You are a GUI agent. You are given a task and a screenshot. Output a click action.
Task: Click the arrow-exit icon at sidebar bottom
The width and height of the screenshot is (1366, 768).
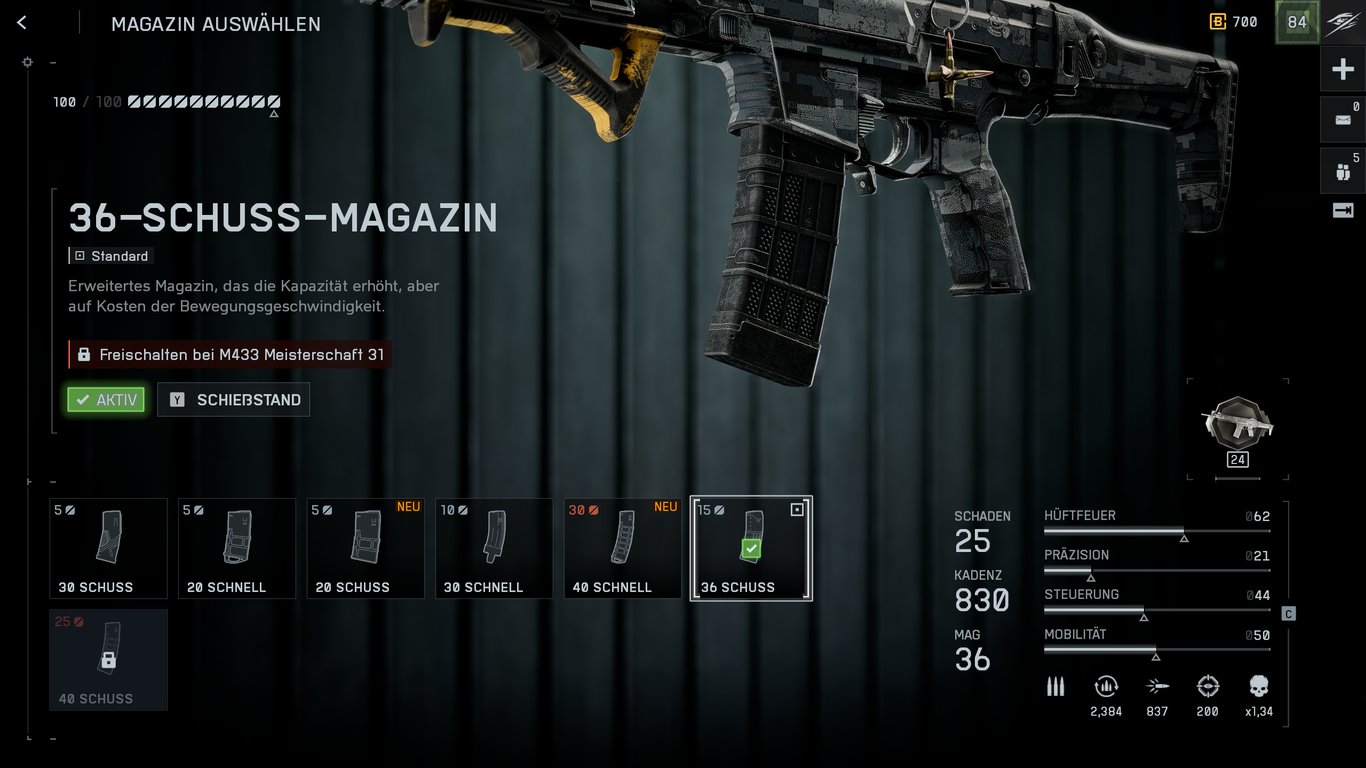point(1341,210)
